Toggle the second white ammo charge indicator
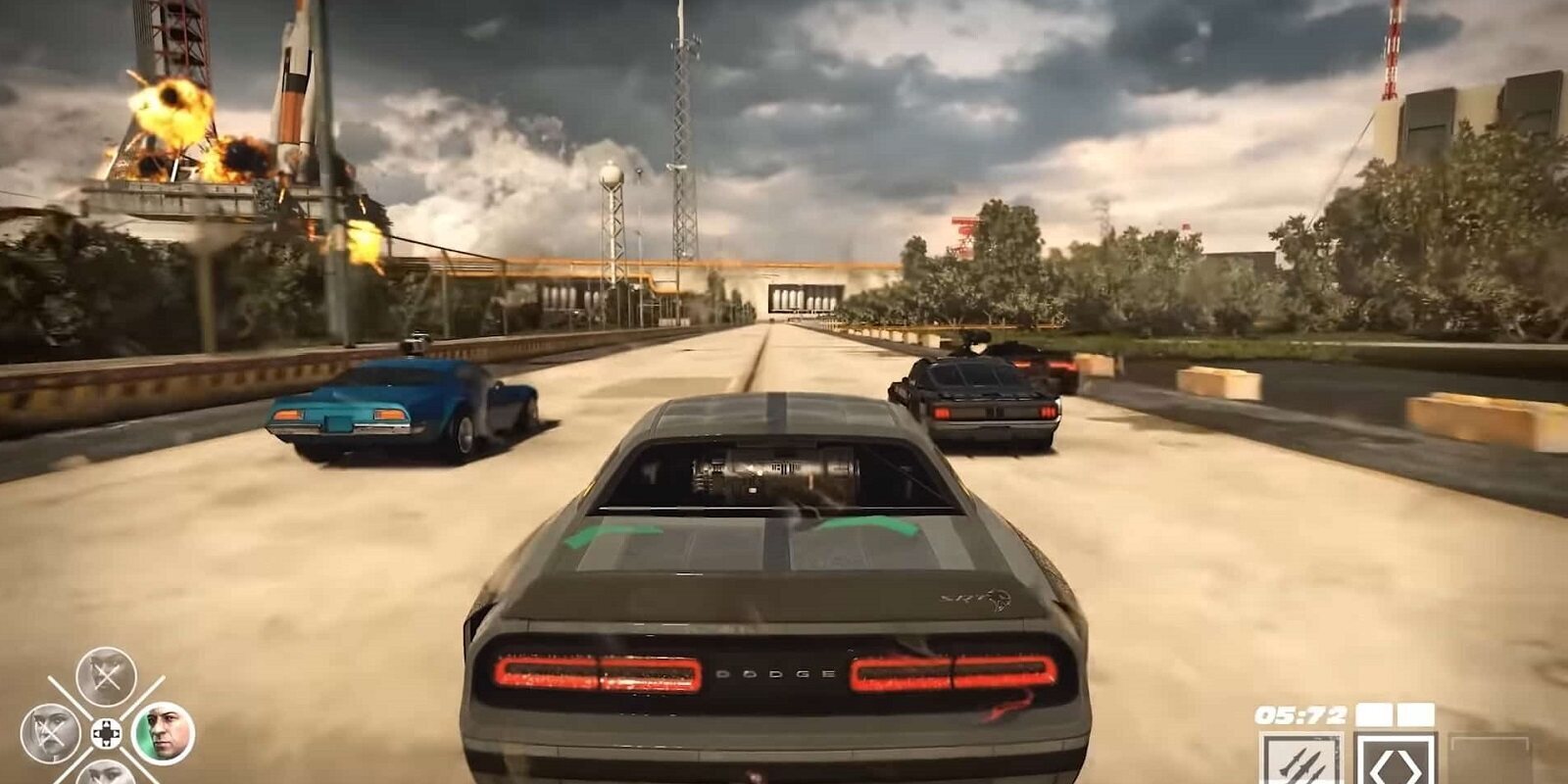 coord(1414,713)
